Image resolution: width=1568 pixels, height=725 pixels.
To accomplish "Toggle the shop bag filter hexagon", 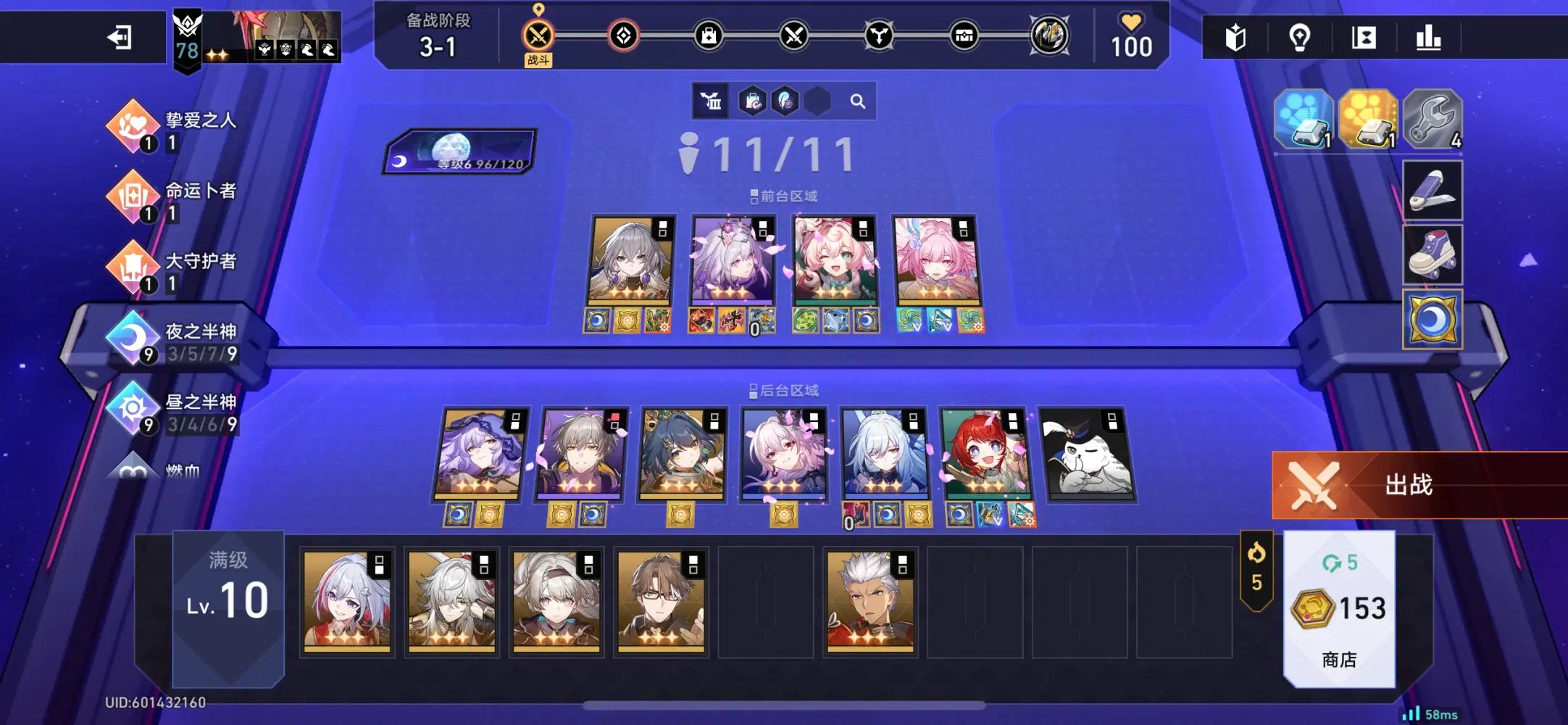I will tap(752, 101).
